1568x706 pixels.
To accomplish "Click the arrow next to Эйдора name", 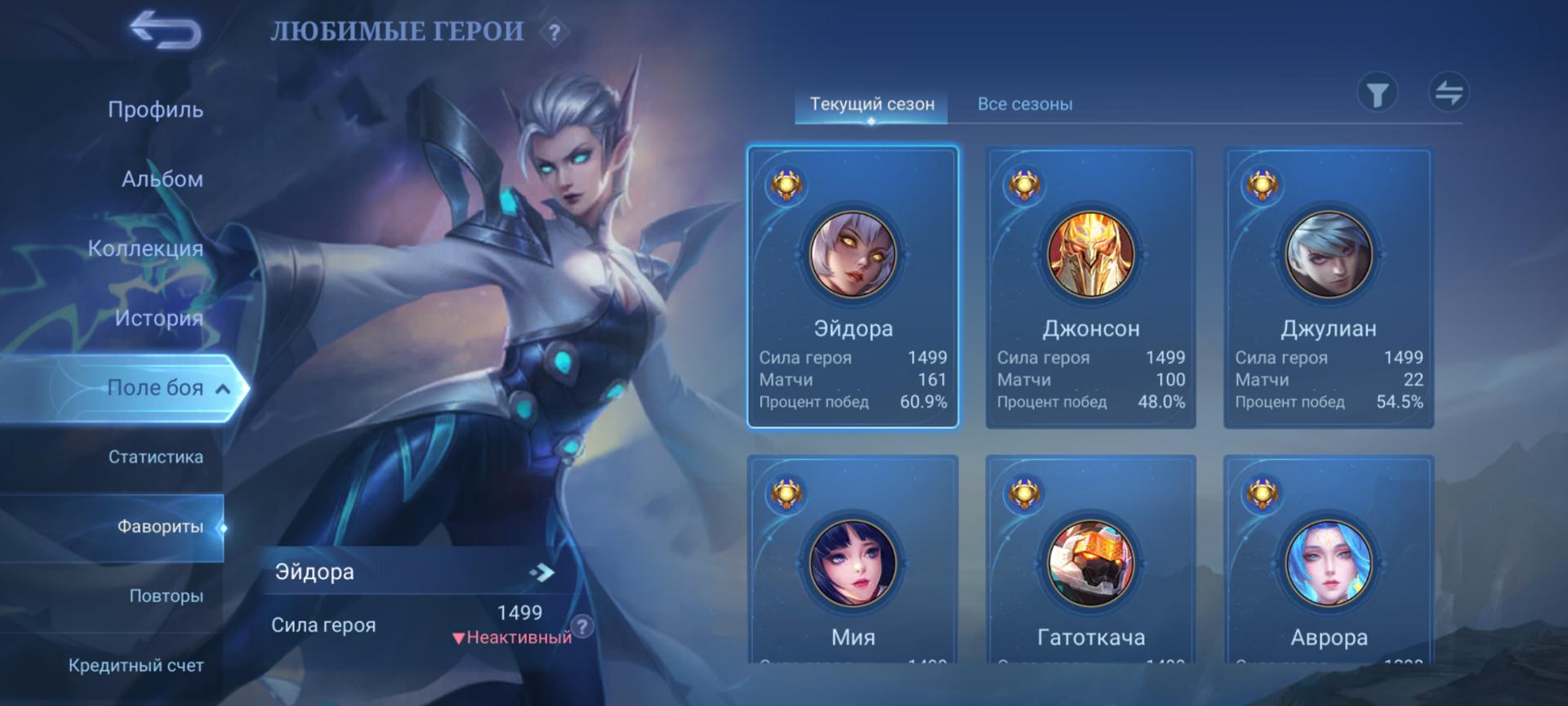I will 541,572.
